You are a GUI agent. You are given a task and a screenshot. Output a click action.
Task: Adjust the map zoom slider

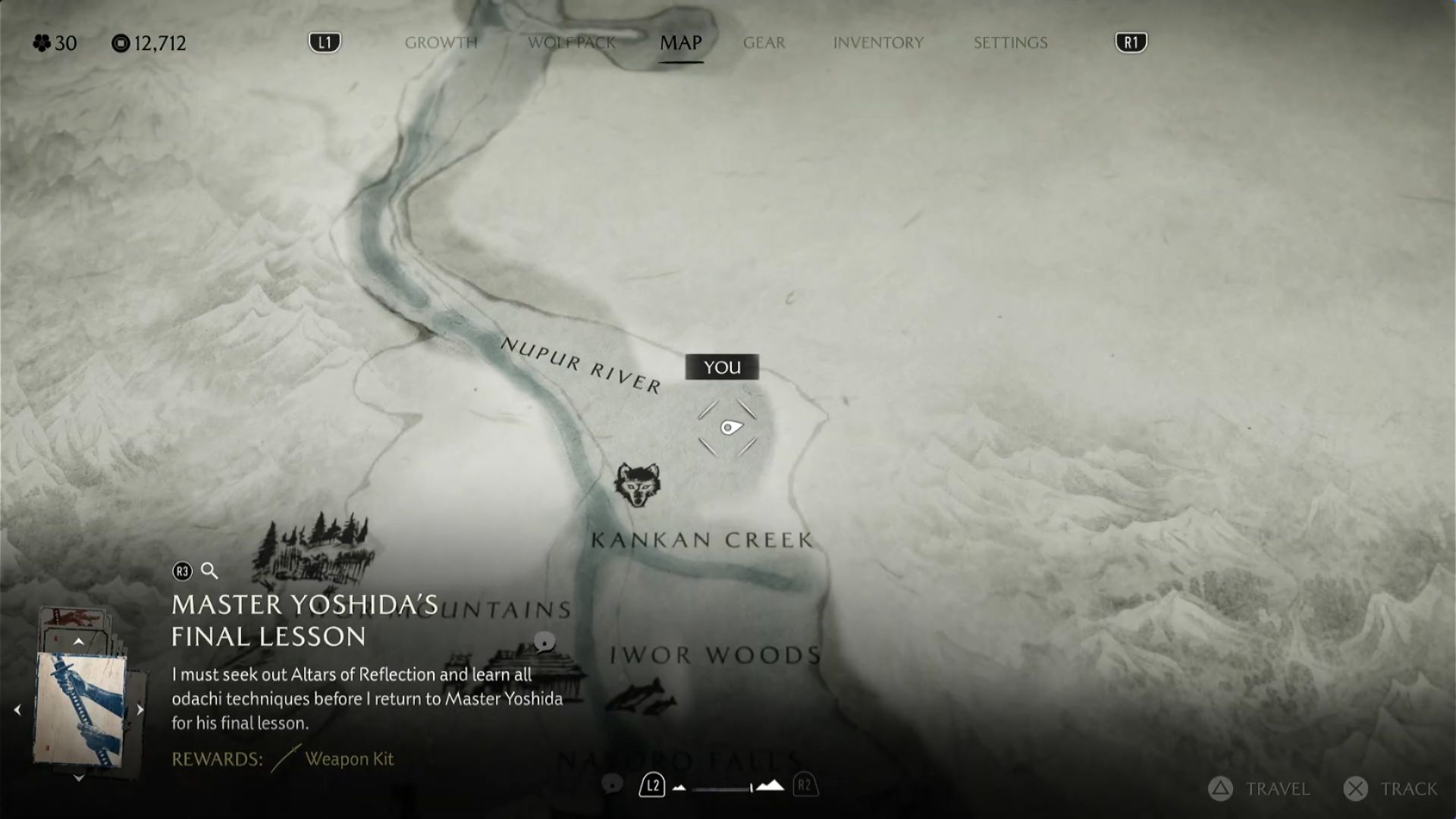point(725,788)
